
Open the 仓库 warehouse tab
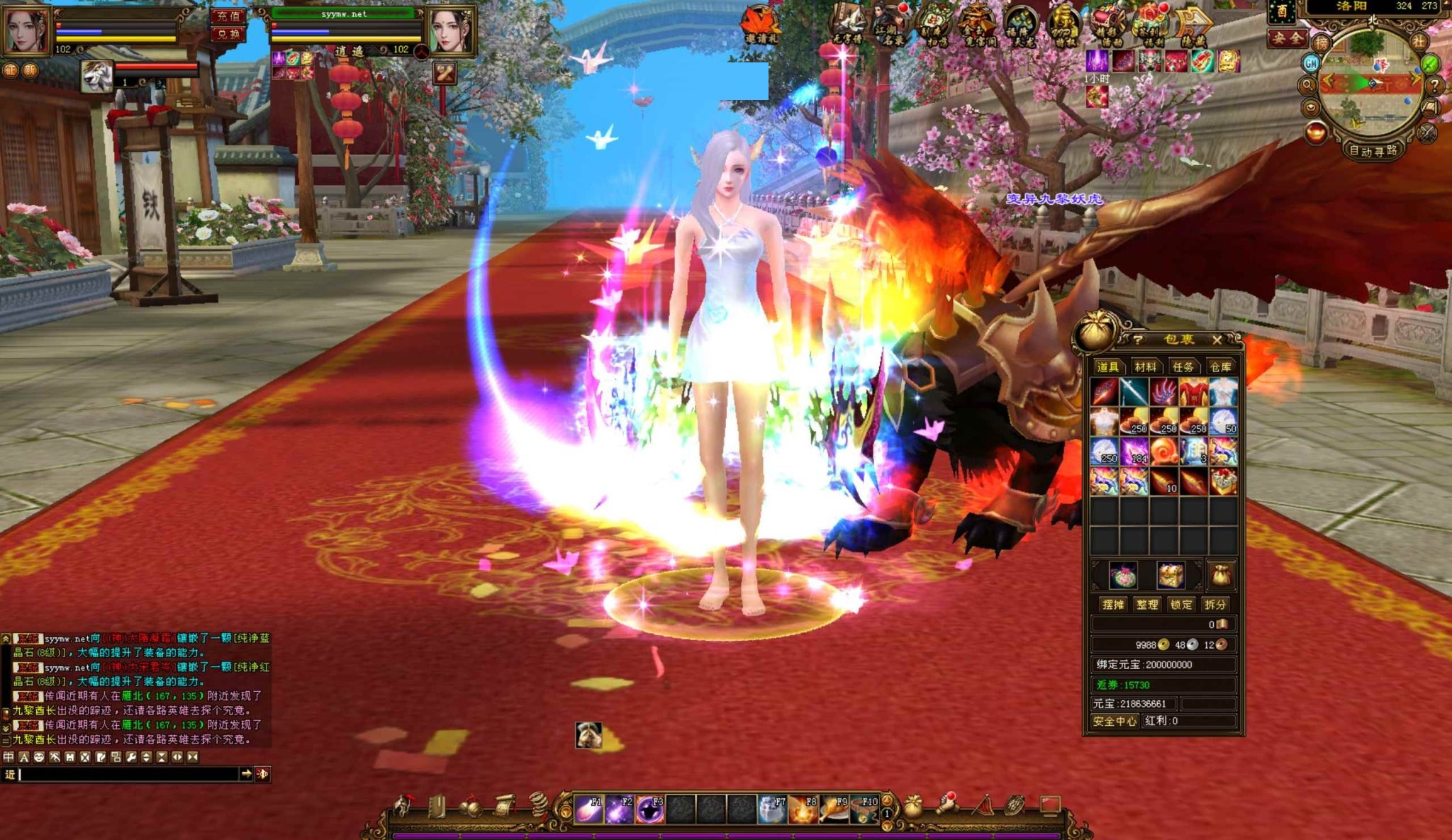tap(1220, 366)
